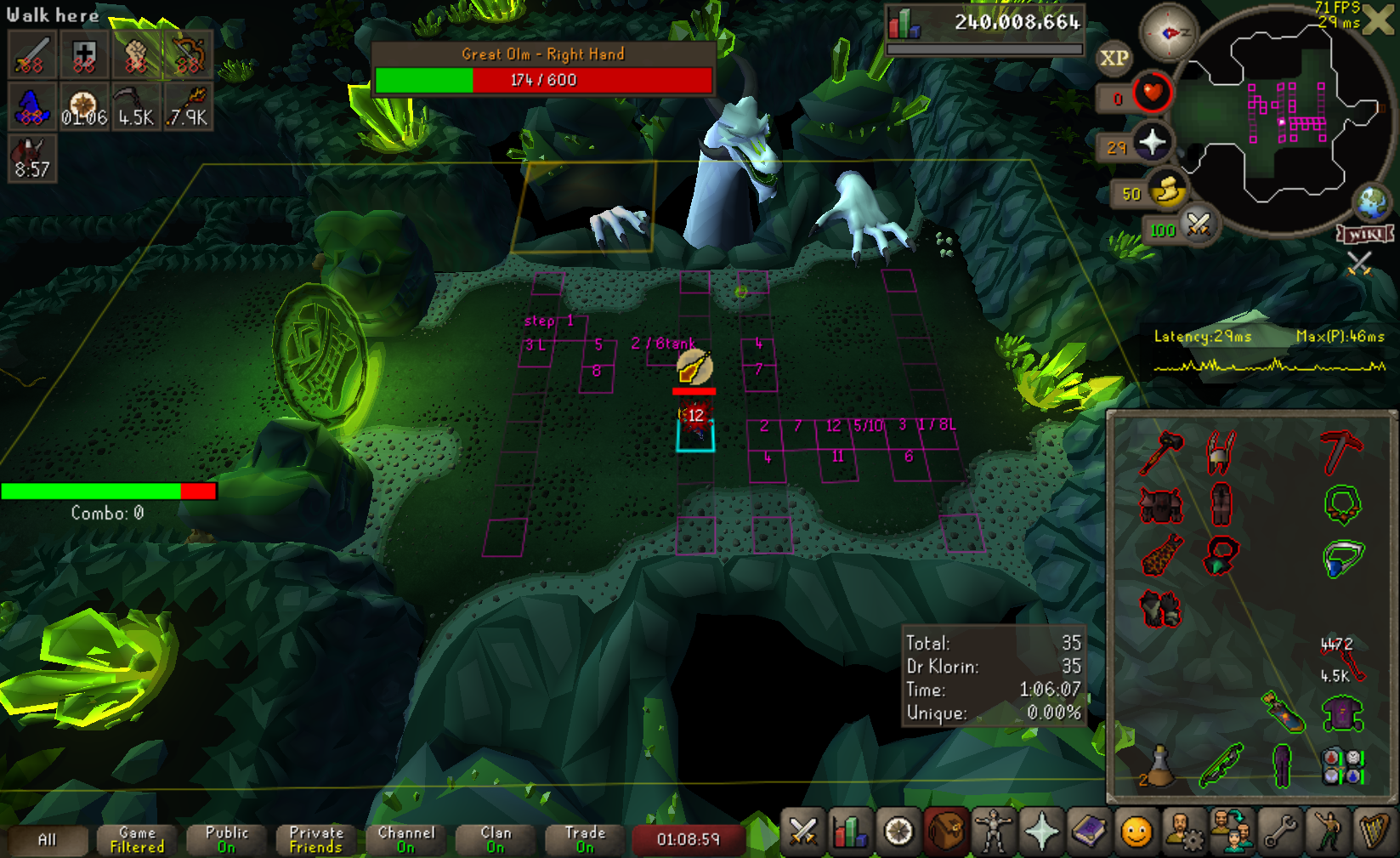This screenshot has height=858, width=1400.
Task: Open the Skills tab
Action: (848, 832)
